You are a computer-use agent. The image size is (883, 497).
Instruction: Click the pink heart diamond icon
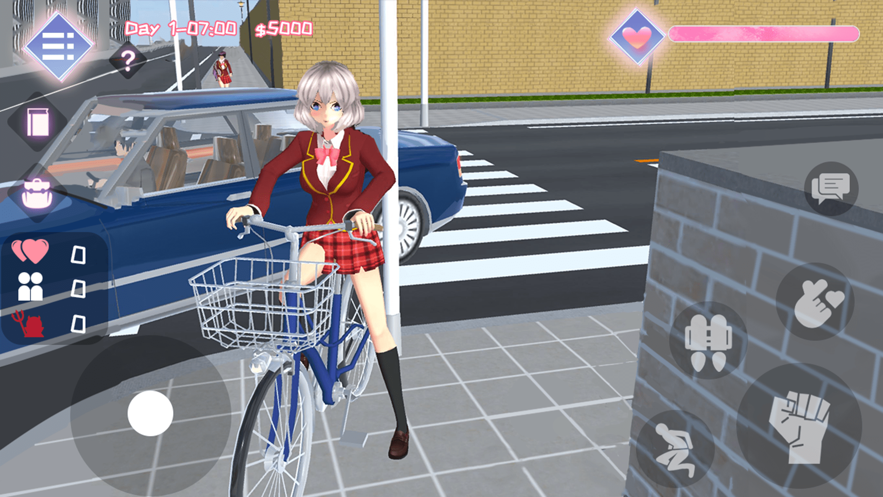(637, 36)
